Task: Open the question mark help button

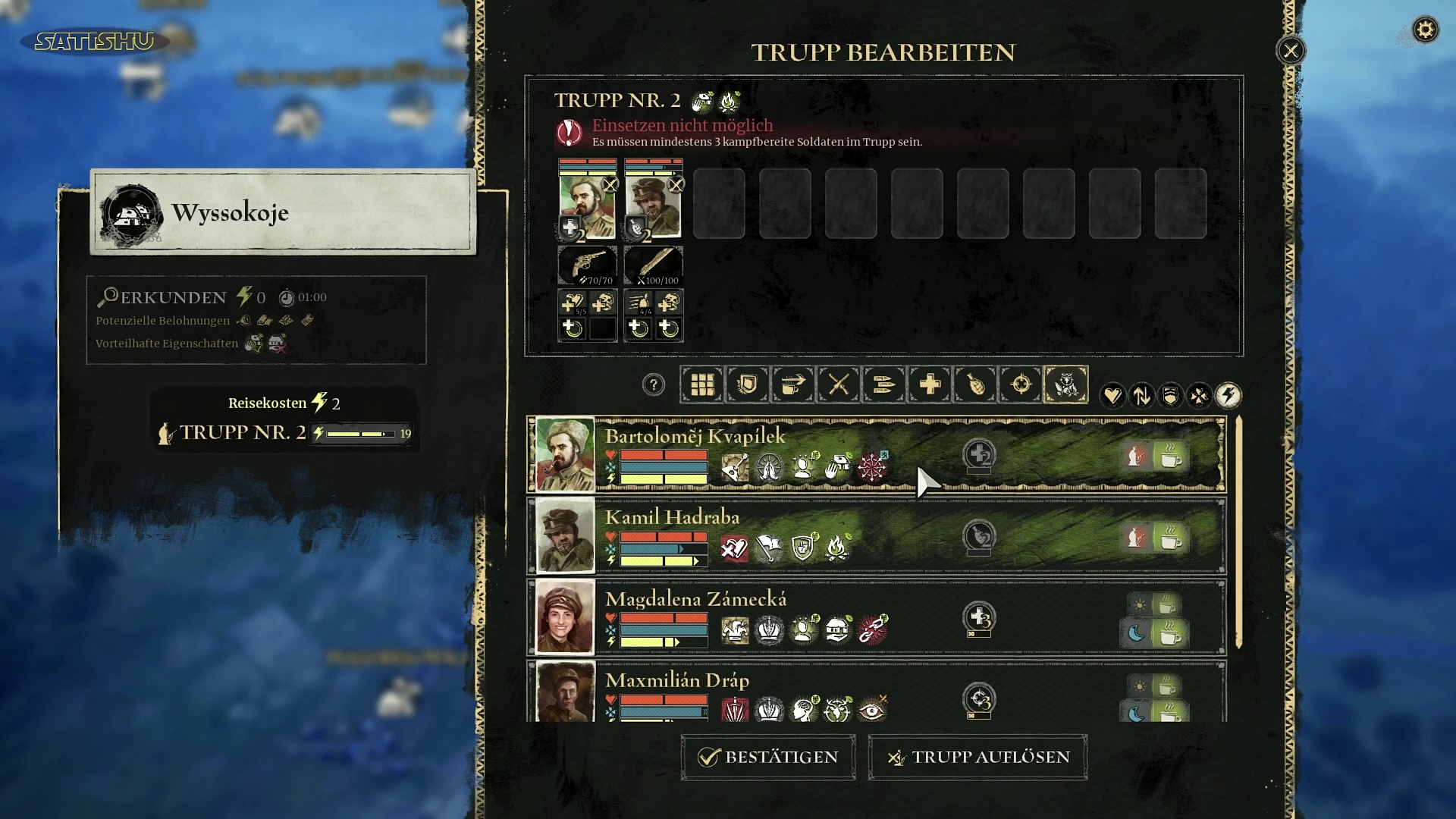Action: point(653,384)
